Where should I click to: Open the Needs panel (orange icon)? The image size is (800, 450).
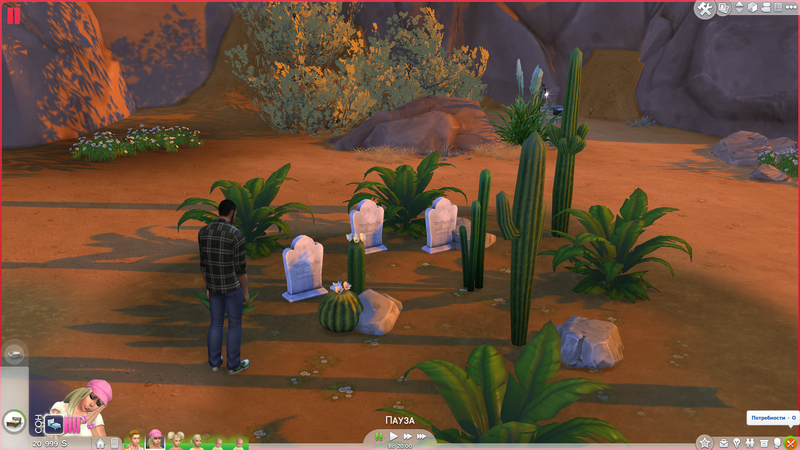(x=790, y=442)
